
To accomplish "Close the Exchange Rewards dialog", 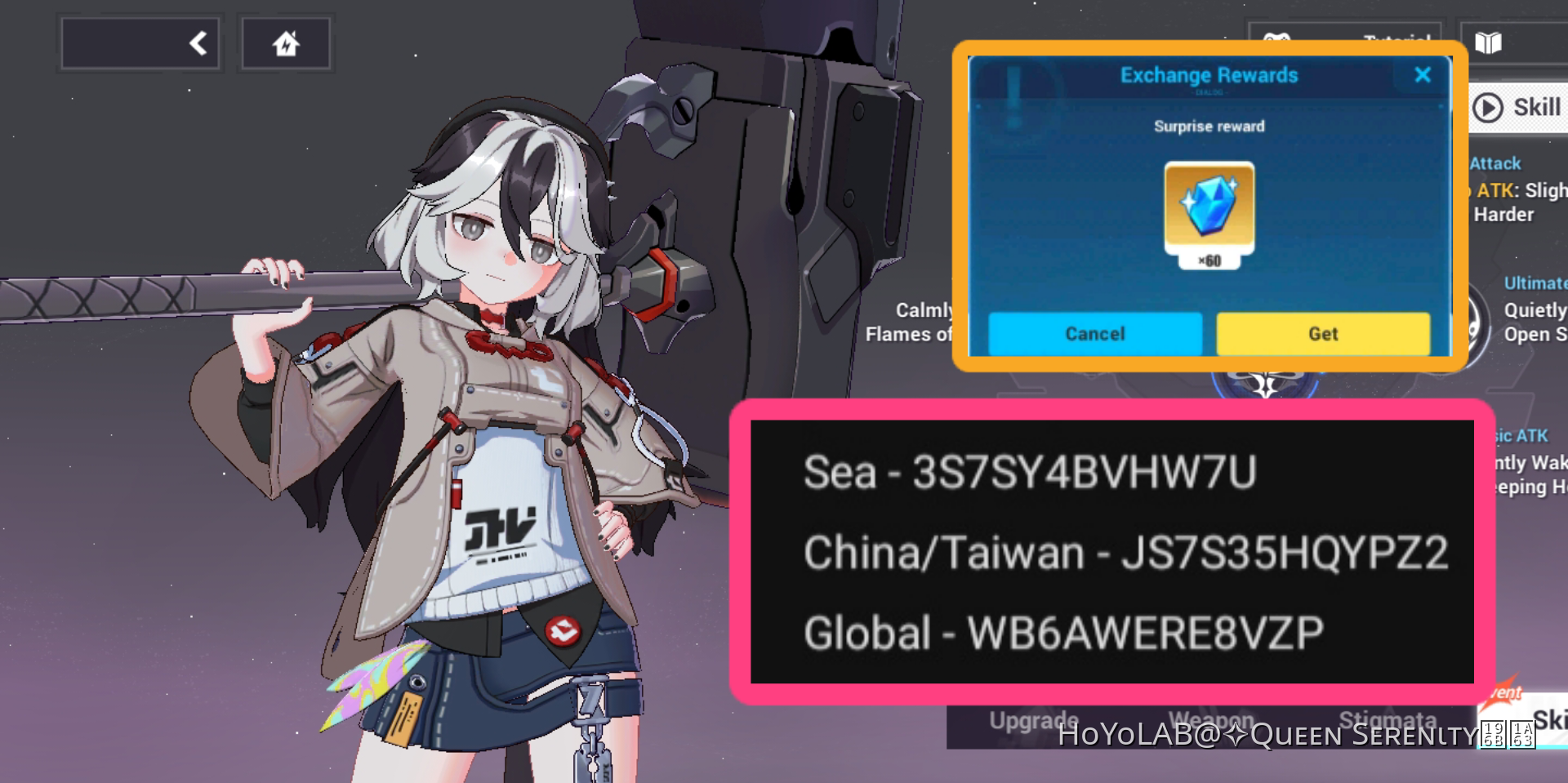I will coord(1423,75).
